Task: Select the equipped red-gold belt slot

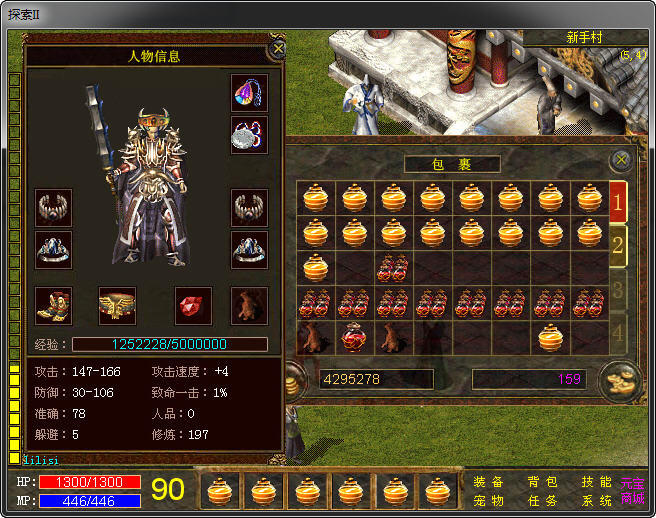Action: click(117, 305)
